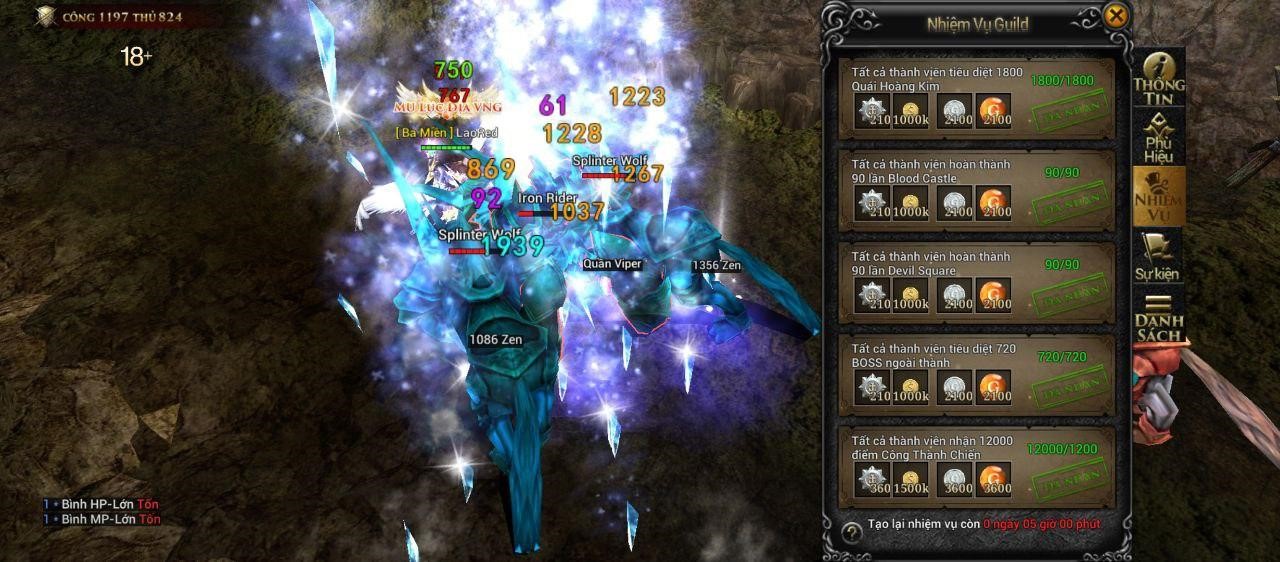Switch to the Thông Tin tab
1280x562 pixels.
coord(1158,78)
